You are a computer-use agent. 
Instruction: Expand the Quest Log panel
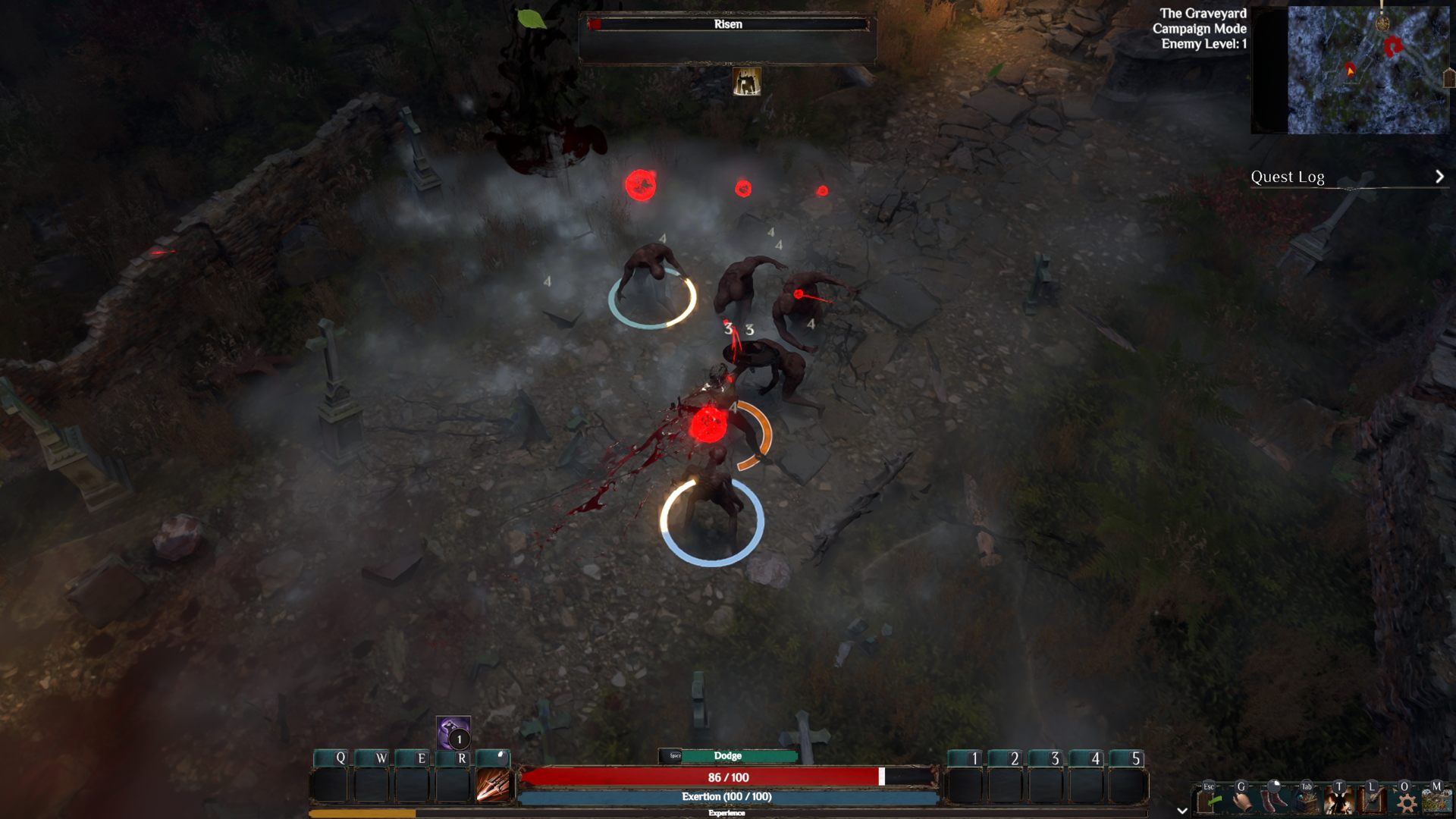tap(1439, 177)
